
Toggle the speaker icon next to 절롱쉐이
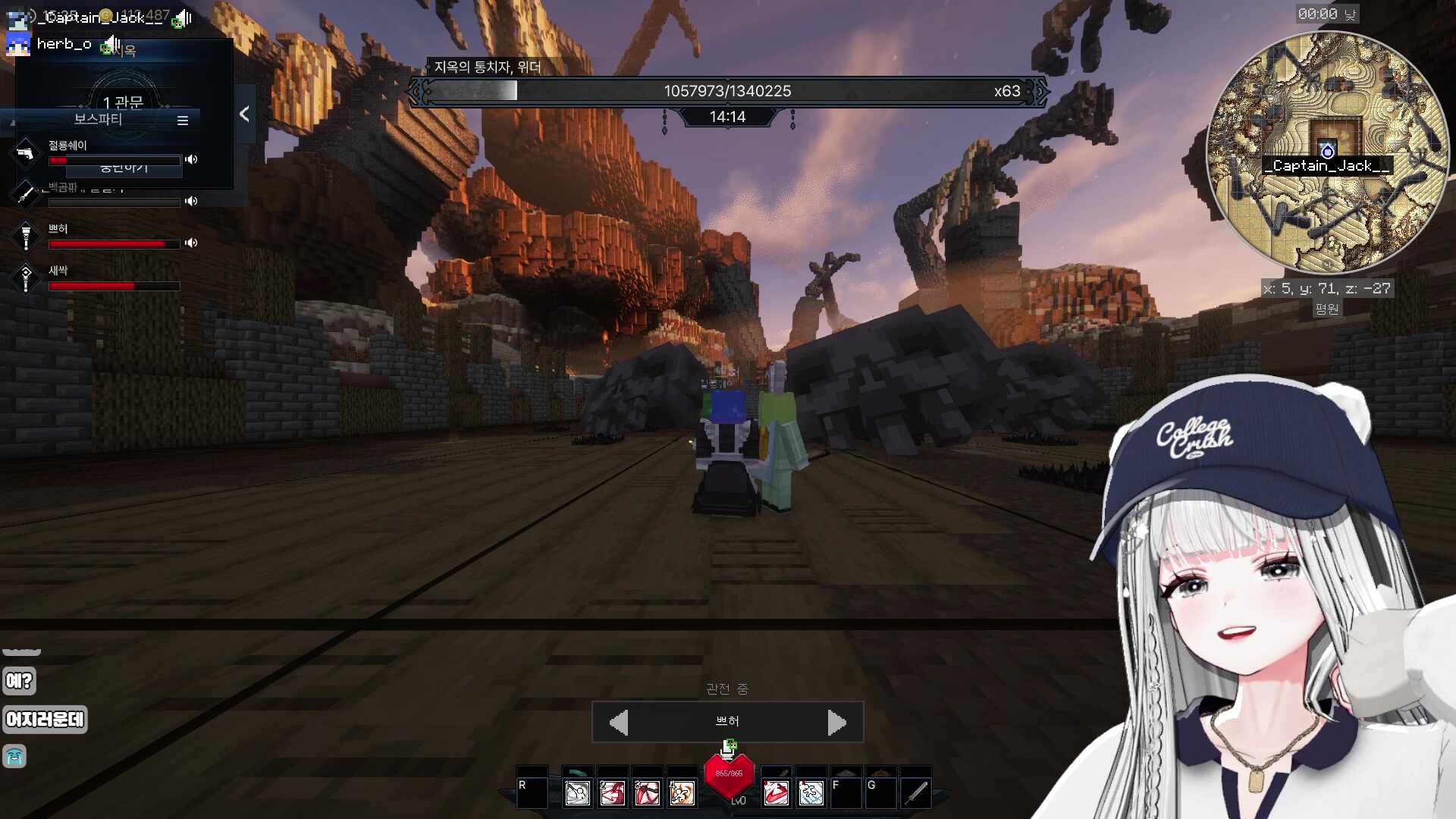[x=191, y=159]
